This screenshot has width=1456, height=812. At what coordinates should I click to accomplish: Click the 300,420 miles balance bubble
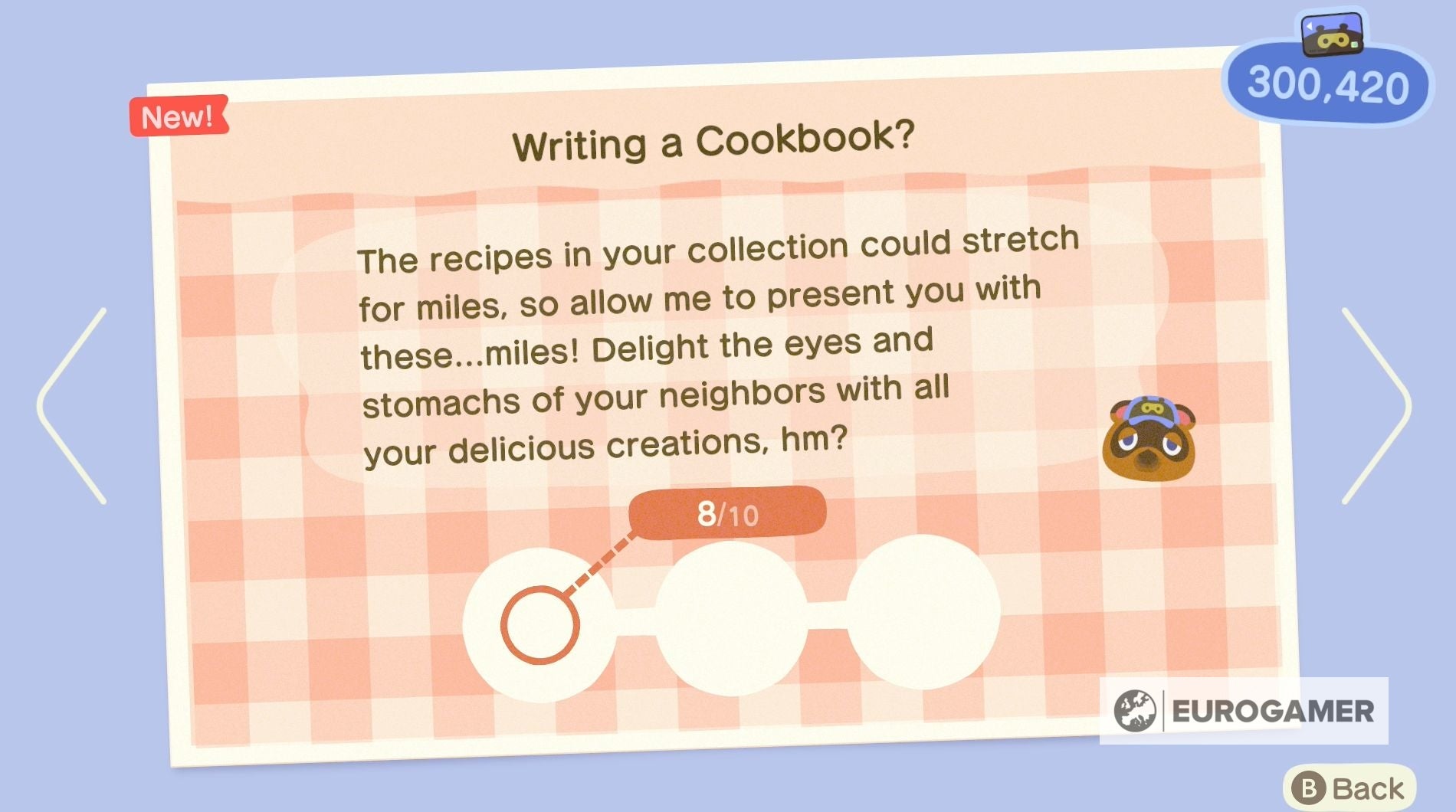[x=1331, y=86]
